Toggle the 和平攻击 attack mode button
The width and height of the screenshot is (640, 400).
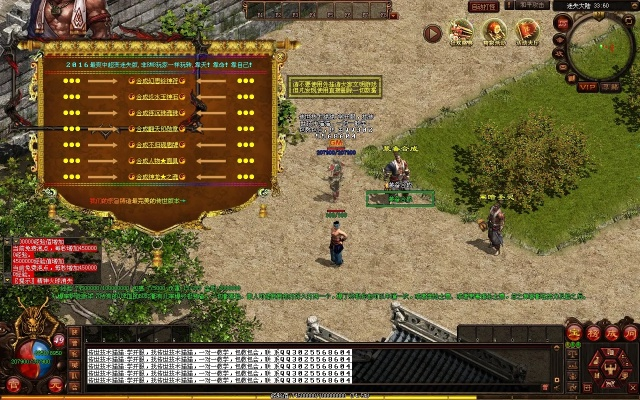coord(532,6)
